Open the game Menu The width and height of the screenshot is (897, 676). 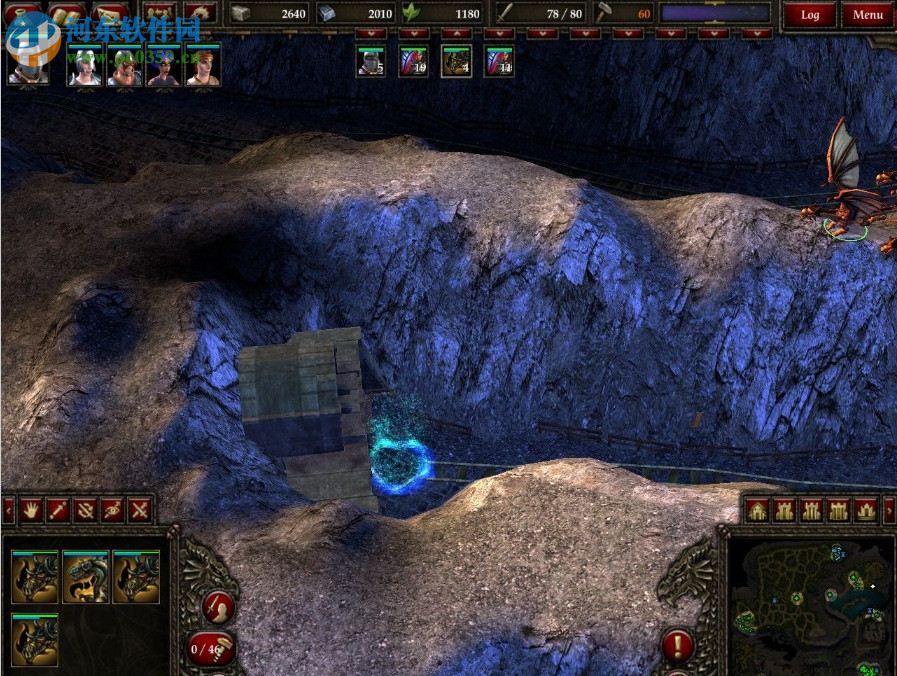tap(867, 15)
